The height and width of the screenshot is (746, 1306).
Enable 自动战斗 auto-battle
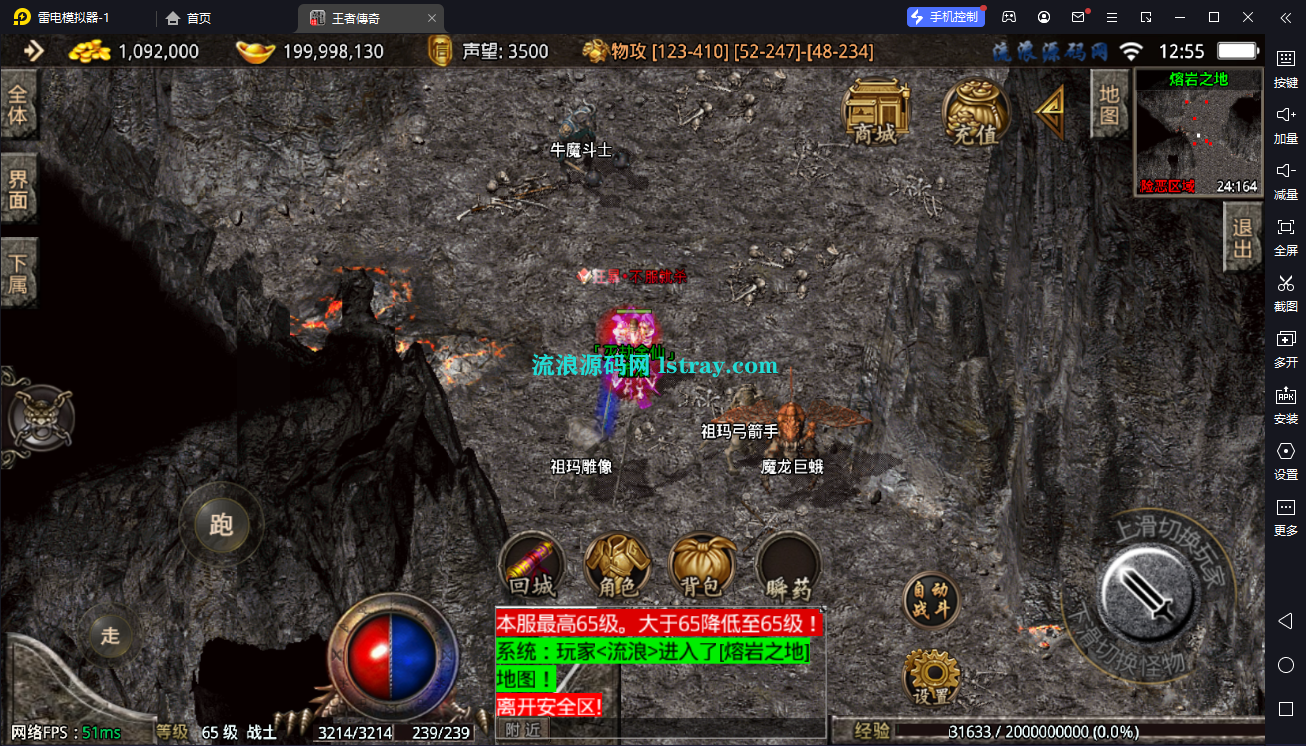tap(931, 600)
